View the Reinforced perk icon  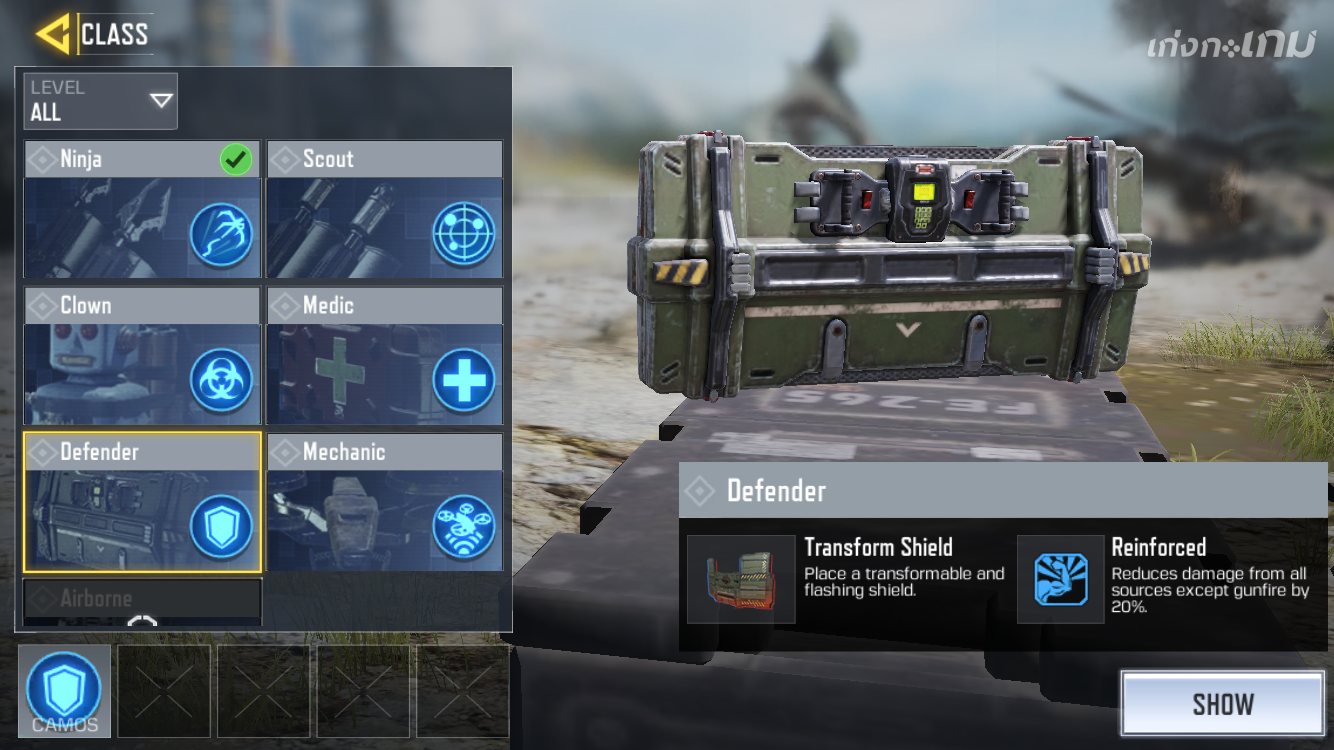coord(1060,579)
